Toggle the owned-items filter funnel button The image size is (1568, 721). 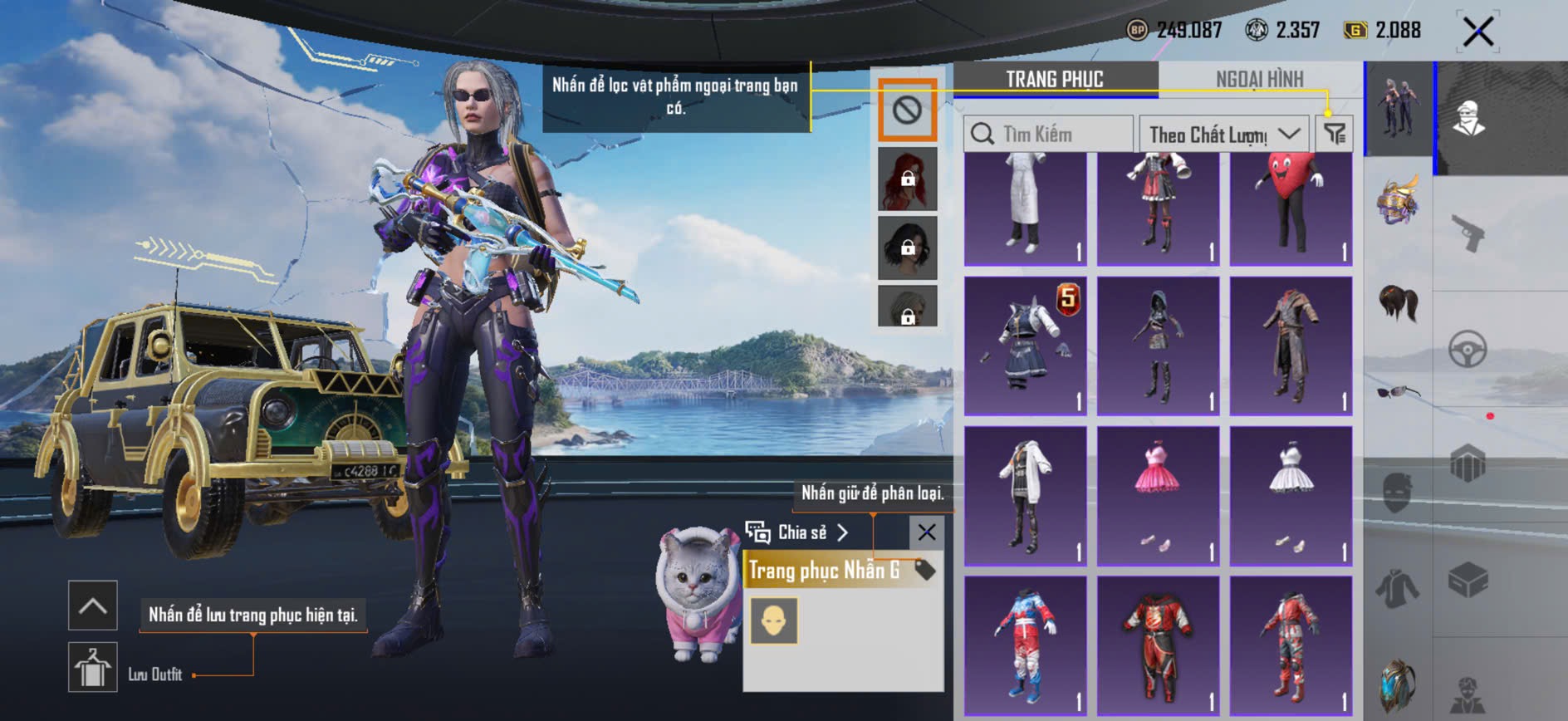[1335, 134]
